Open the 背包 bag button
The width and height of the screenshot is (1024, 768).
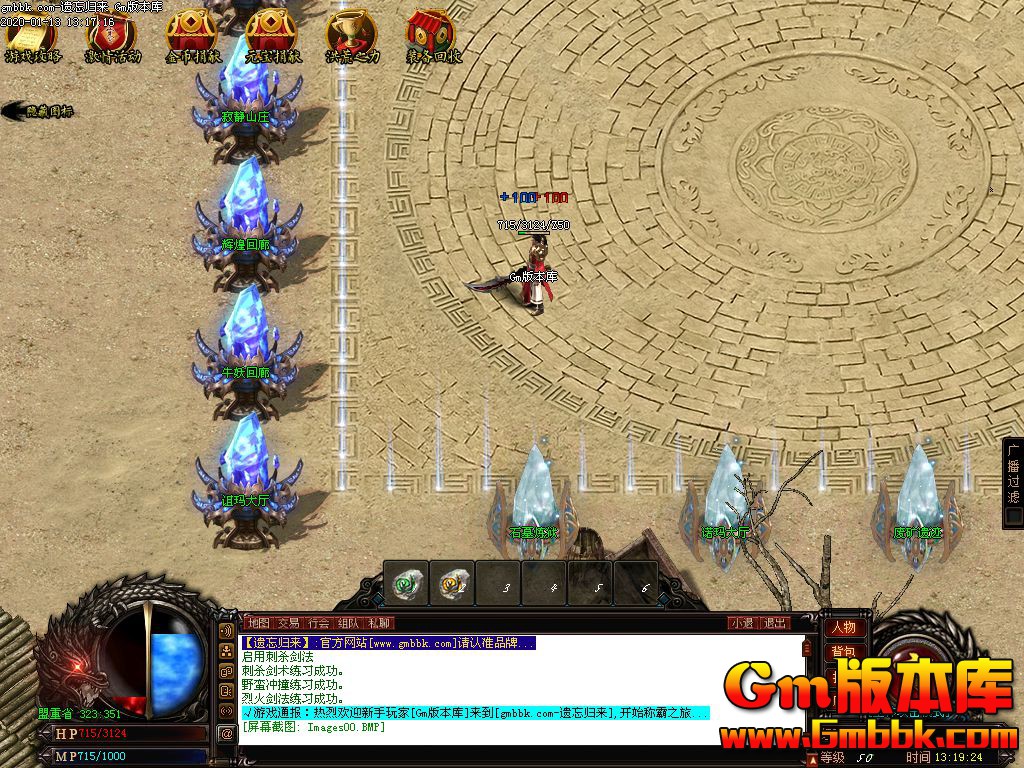click(x=843, y=652)
